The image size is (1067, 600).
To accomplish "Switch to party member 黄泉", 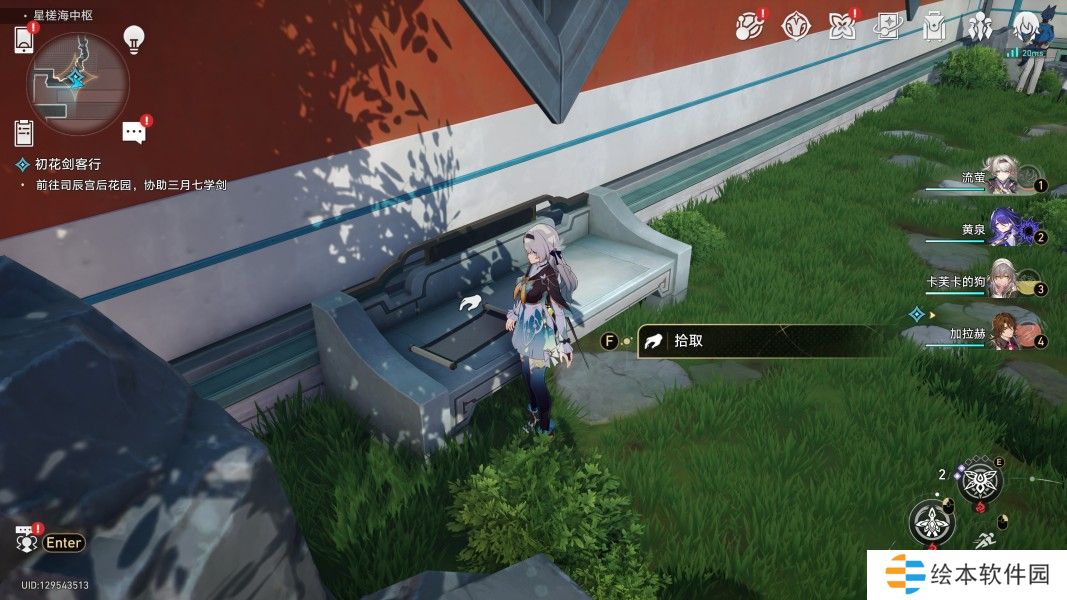I will click(x=1003, y=229).
